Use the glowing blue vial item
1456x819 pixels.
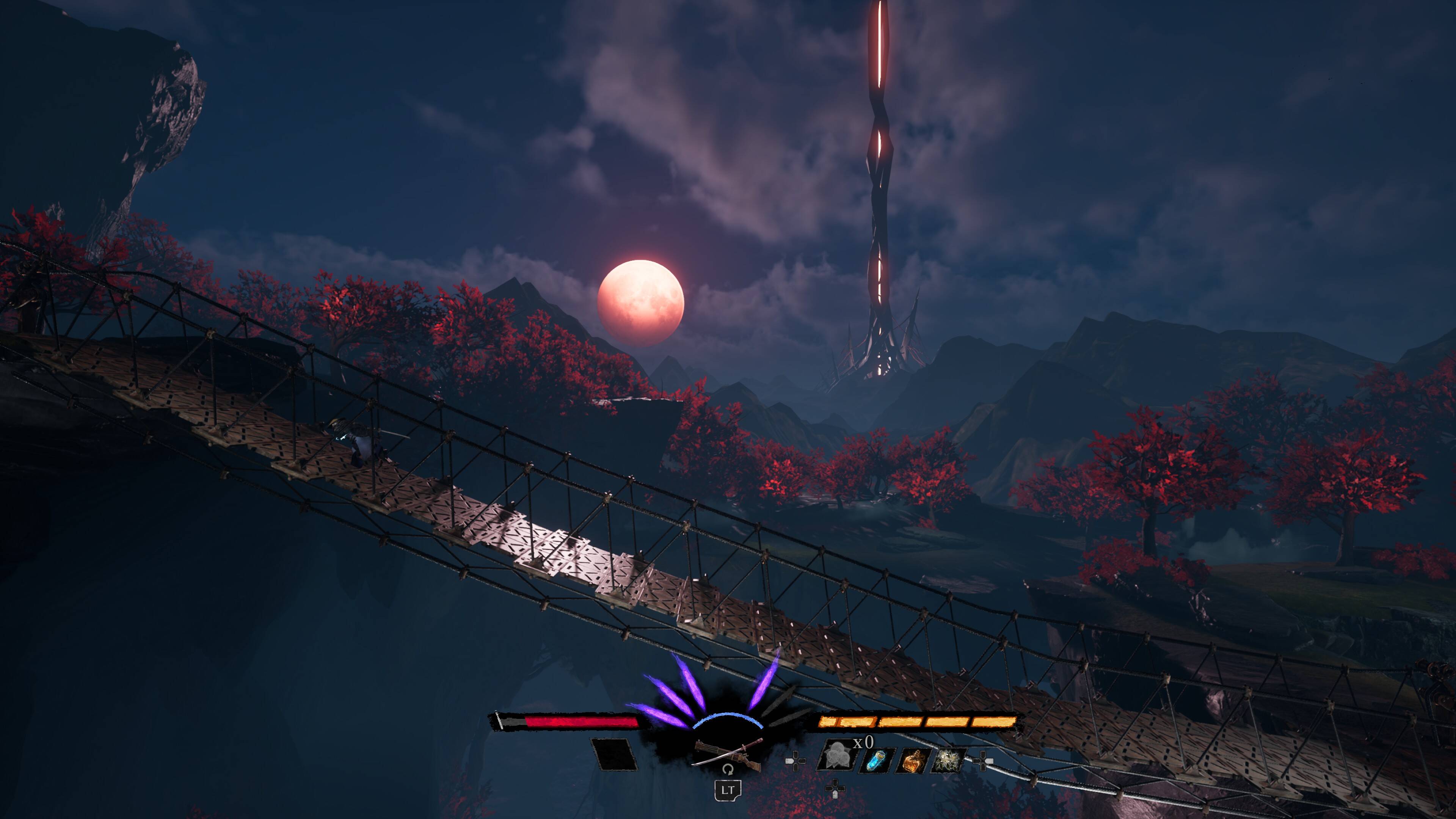tap(876, 759)
